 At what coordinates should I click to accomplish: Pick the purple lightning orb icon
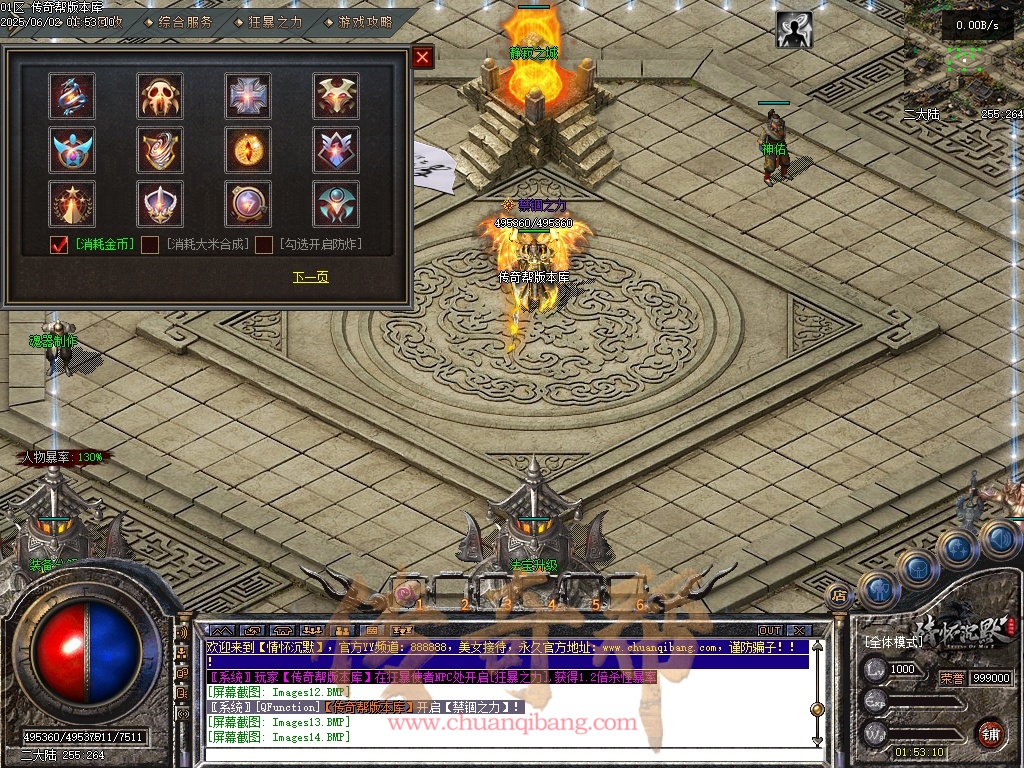(x=247, y=204)
